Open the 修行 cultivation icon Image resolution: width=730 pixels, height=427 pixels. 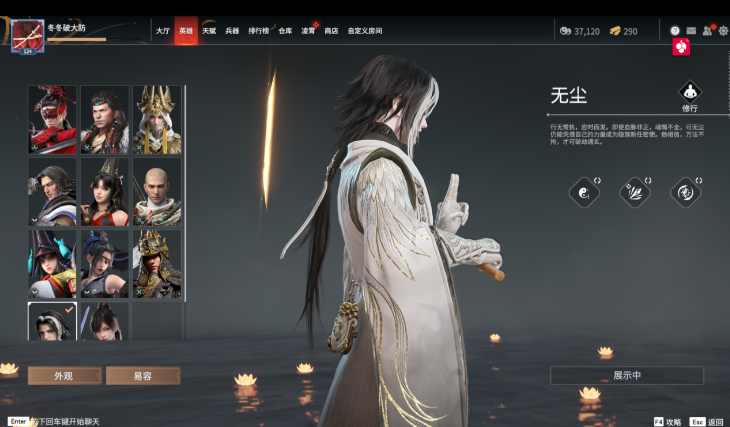[690, 95]
